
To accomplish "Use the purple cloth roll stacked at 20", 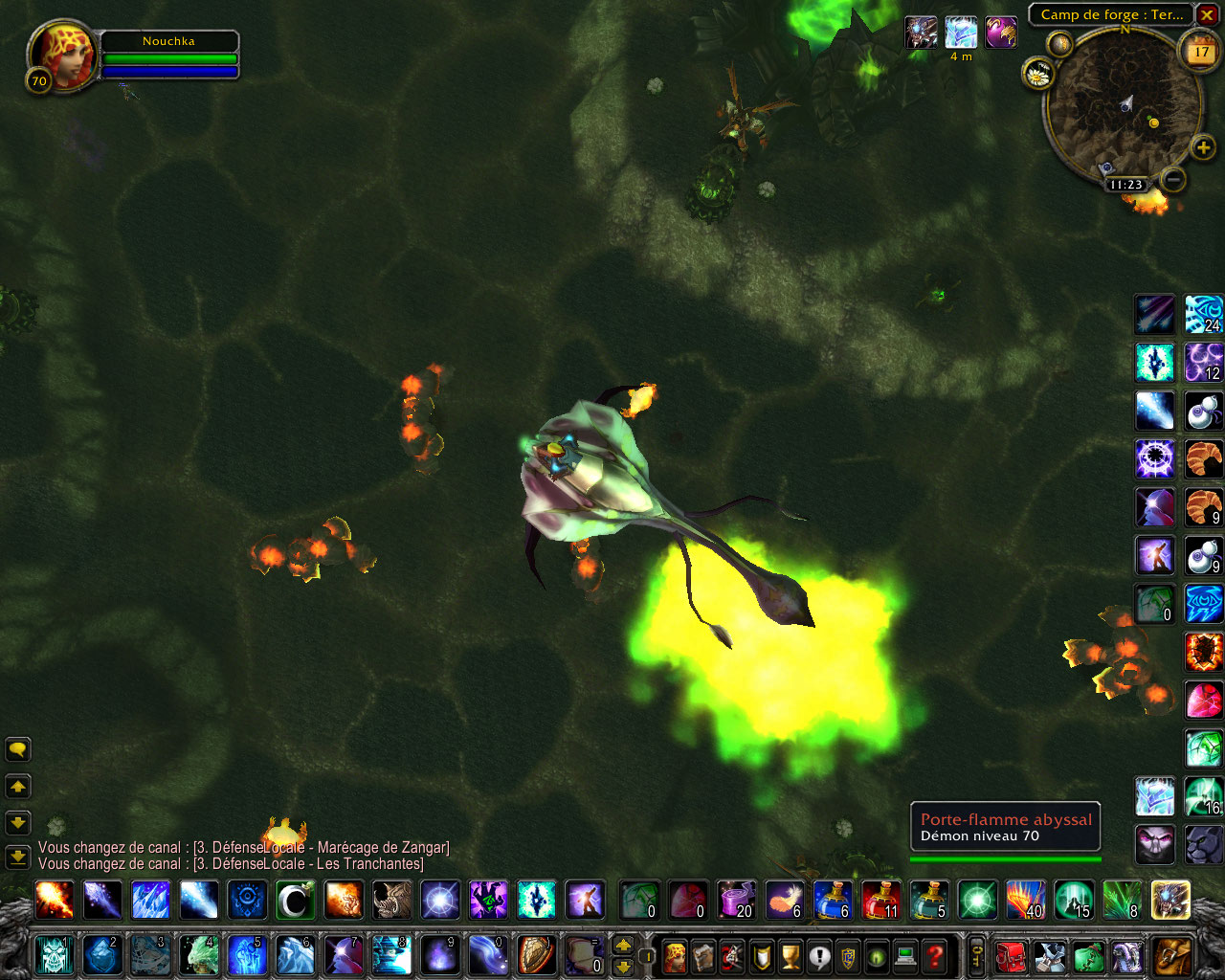I will click(x=735, y=900).
